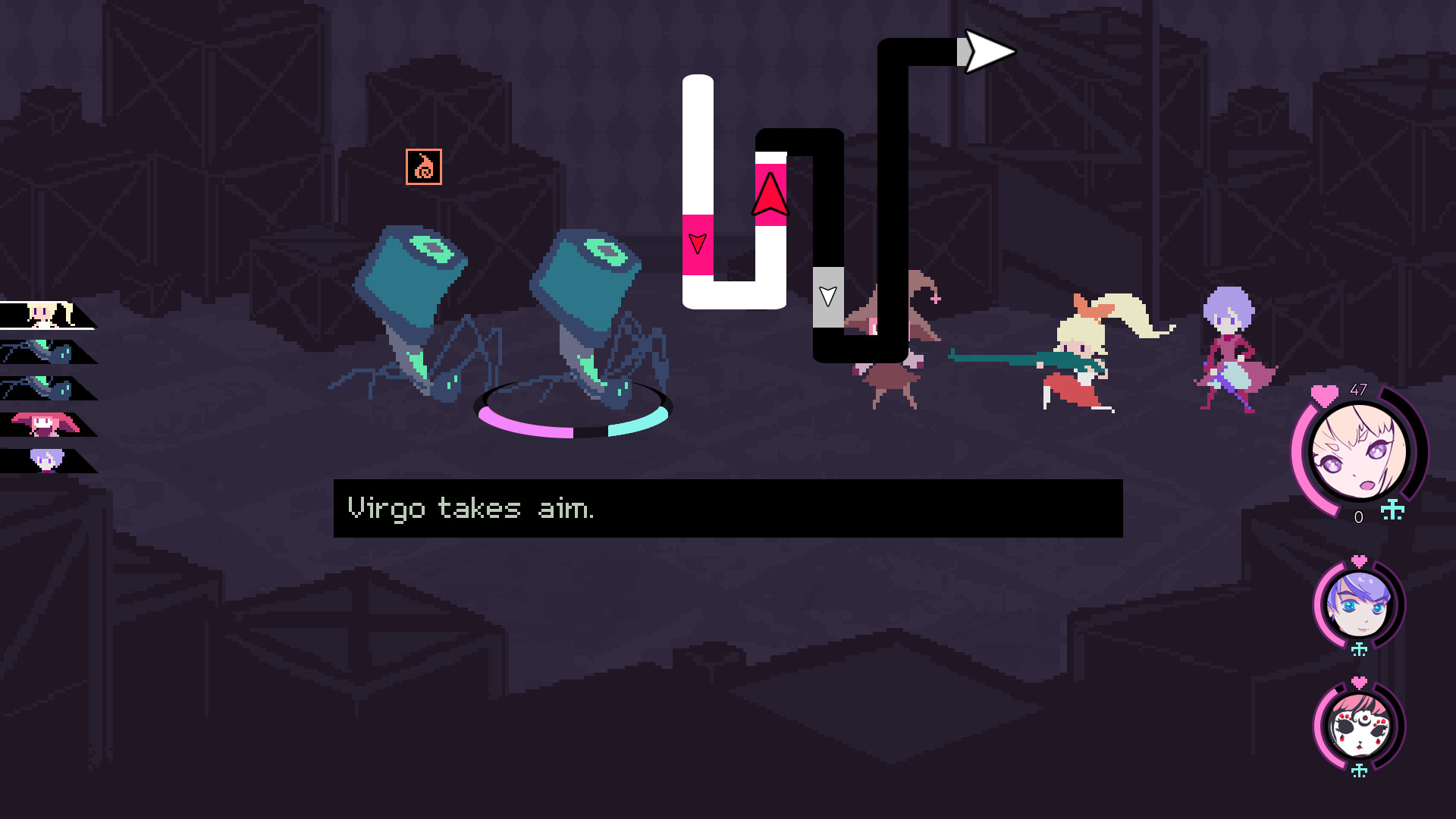Select Virgo's portrait showing 47 health
The height and width of the screenshot is (819, 1456).
[1357, 453]
